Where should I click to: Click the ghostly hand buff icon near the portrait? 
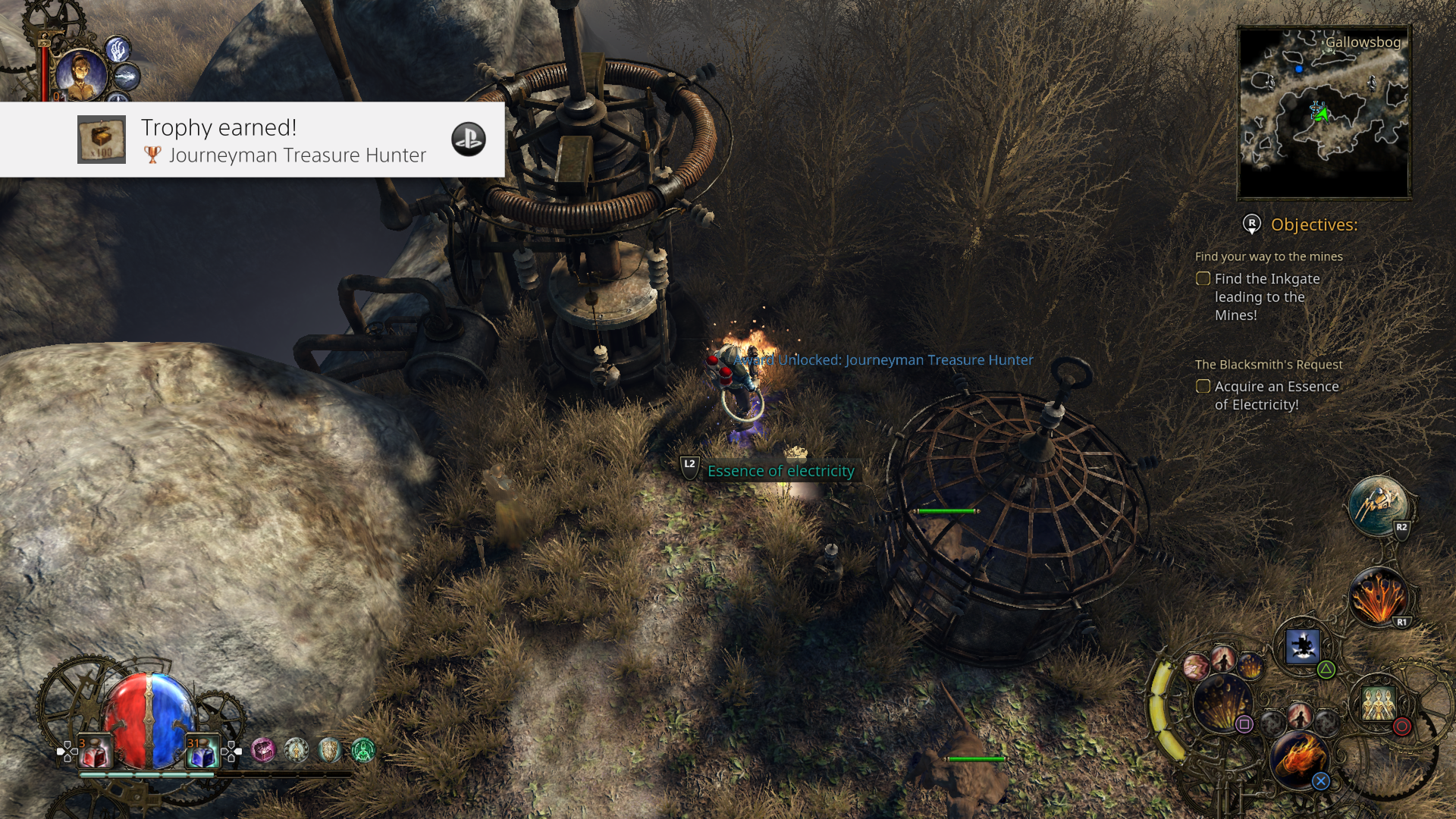coord(118,49)
